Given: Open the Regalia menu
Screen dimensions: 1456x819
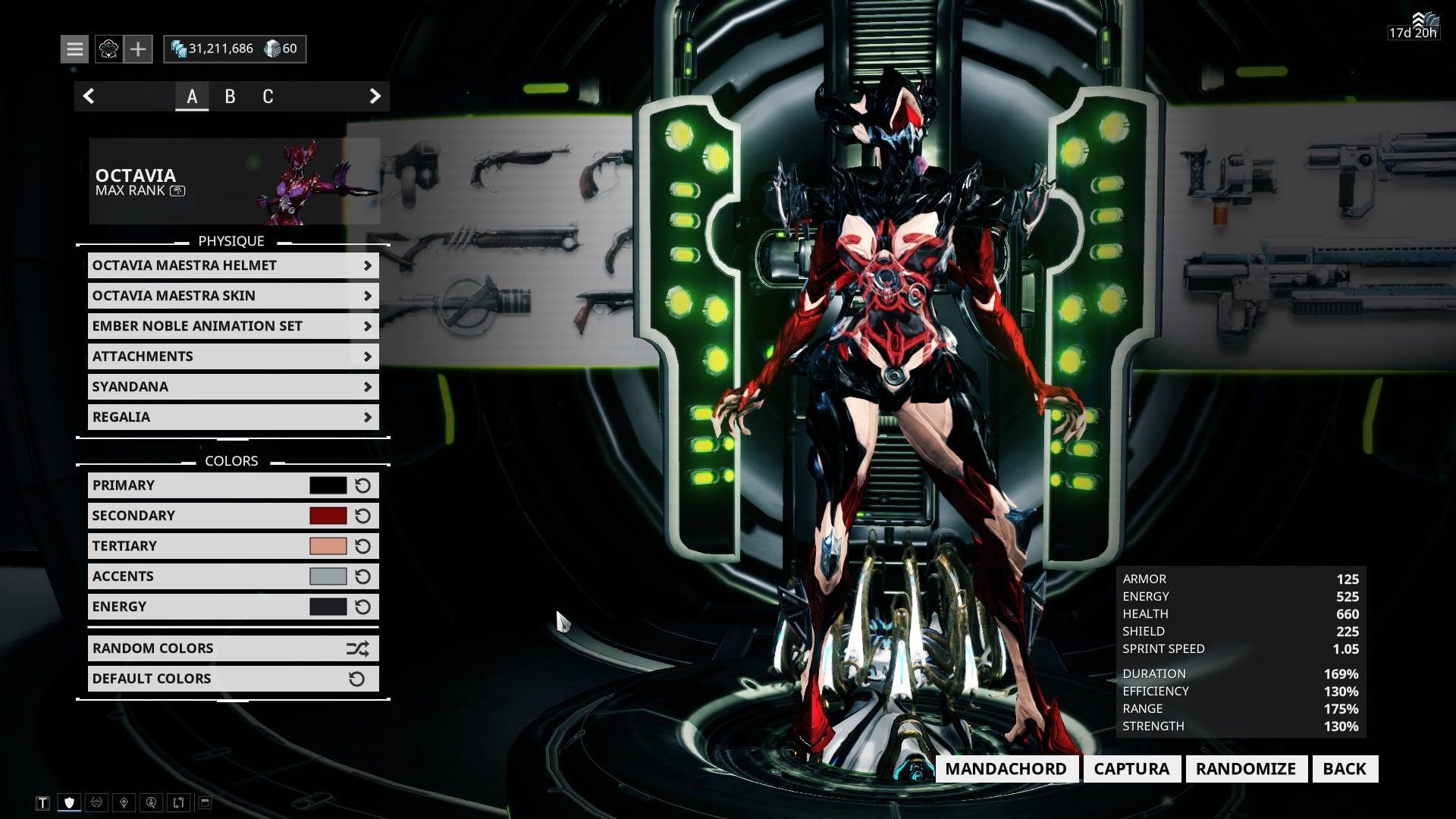Looking at the screenshot, I should pos(233,417).
